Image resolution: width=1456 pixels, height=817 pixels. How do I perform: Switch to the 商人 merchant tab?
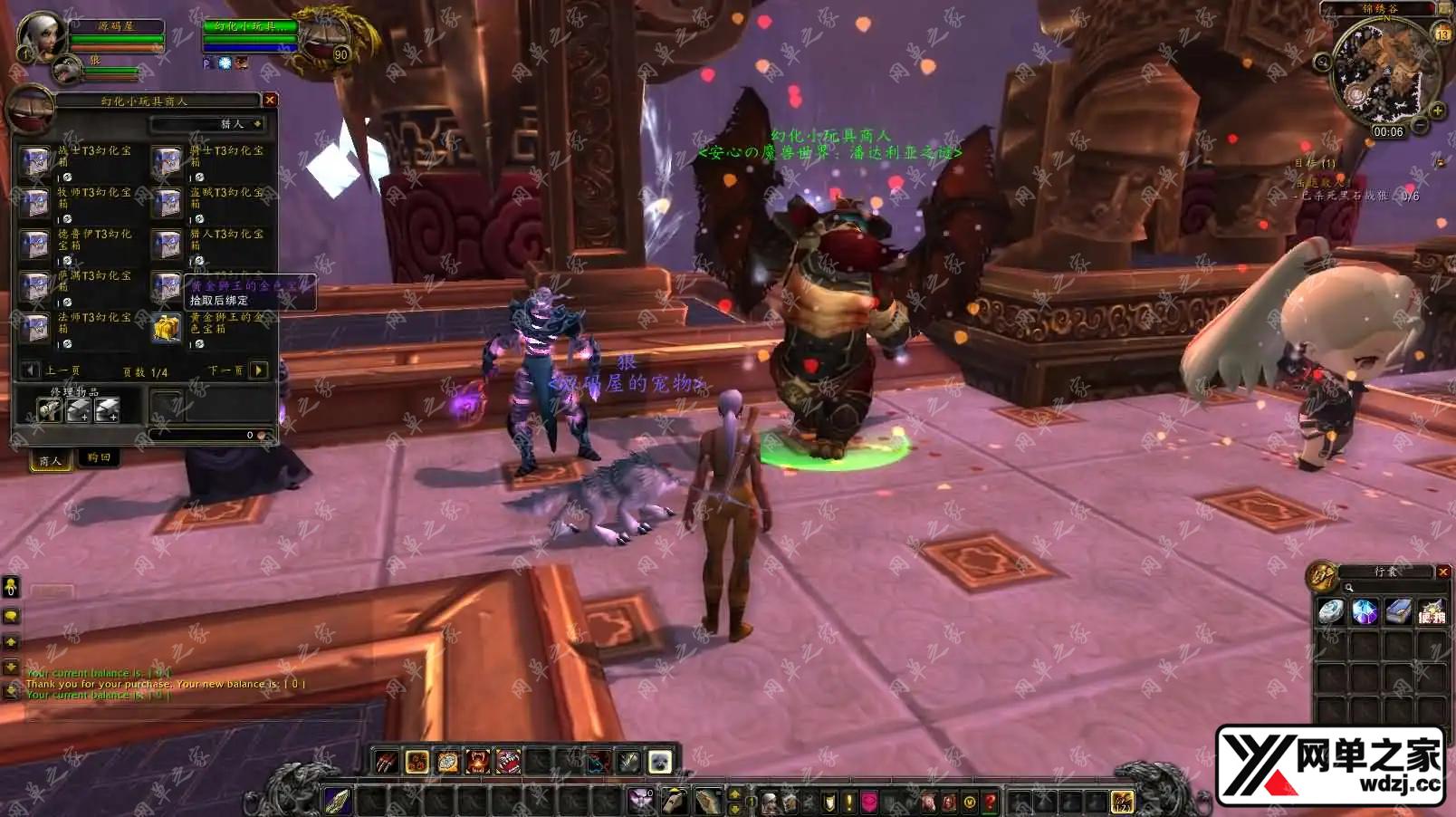point(50,461)
